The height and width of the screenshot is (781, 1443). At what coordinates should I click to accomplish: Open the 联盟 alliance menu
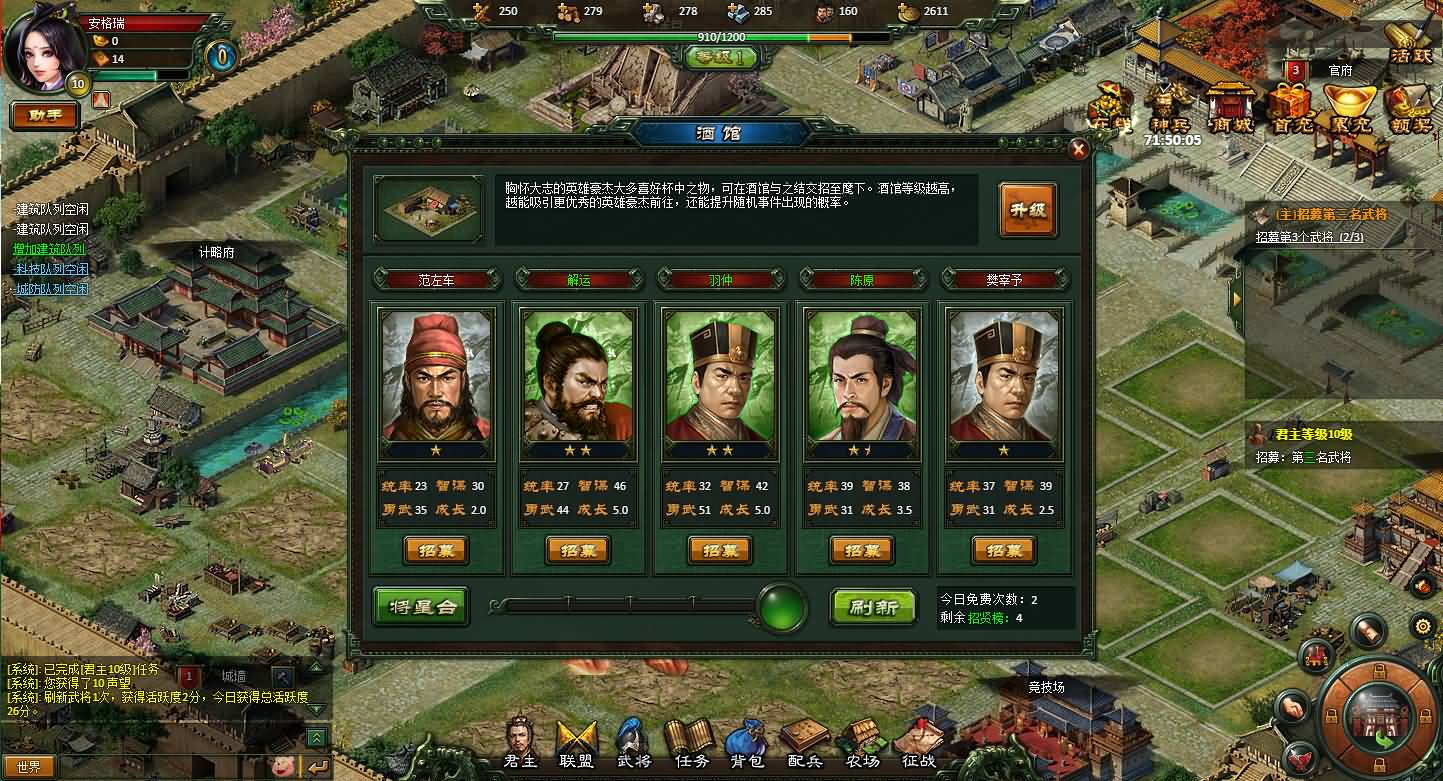coord(577,746)
